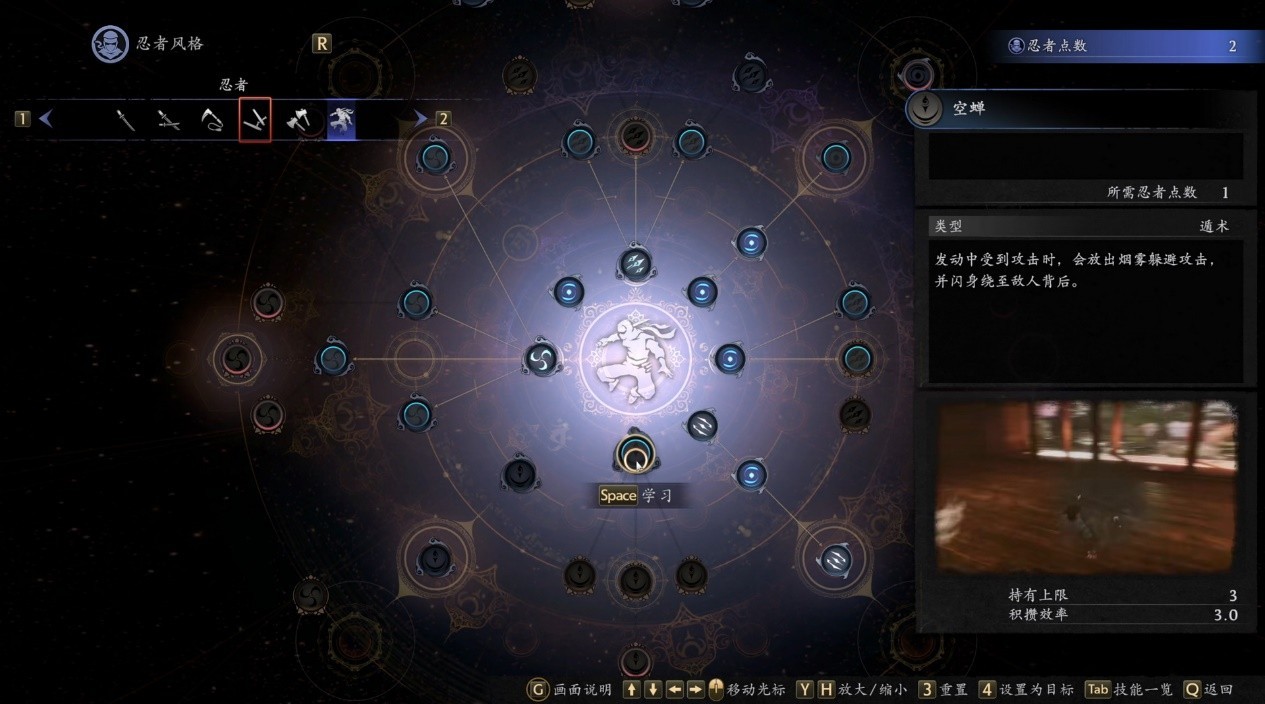Select the single sword weapon tab
The height and width of the screenshot is (704, 1265).
tap(125, 121)
